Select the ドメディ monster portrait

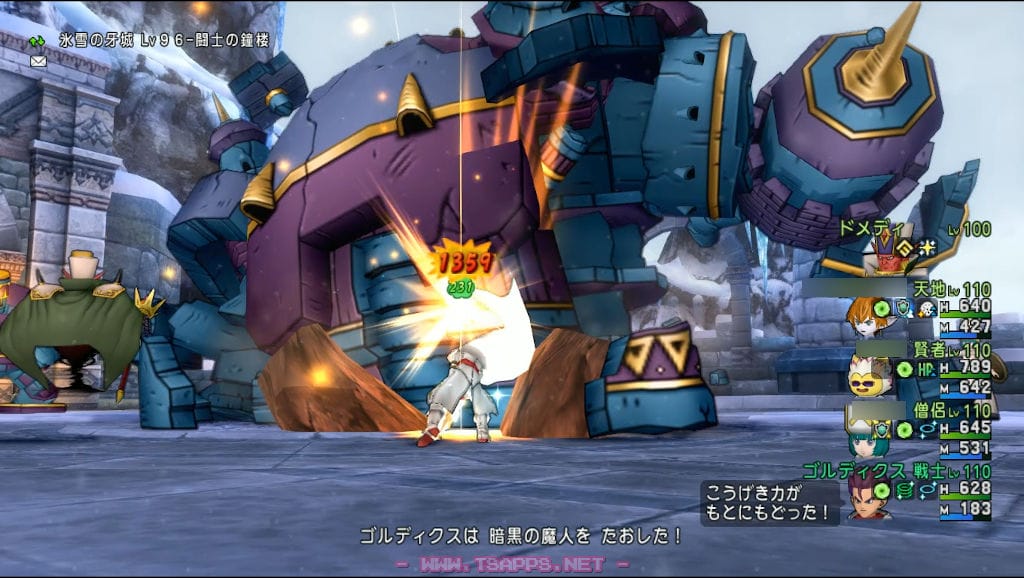(x=884, y=252)
